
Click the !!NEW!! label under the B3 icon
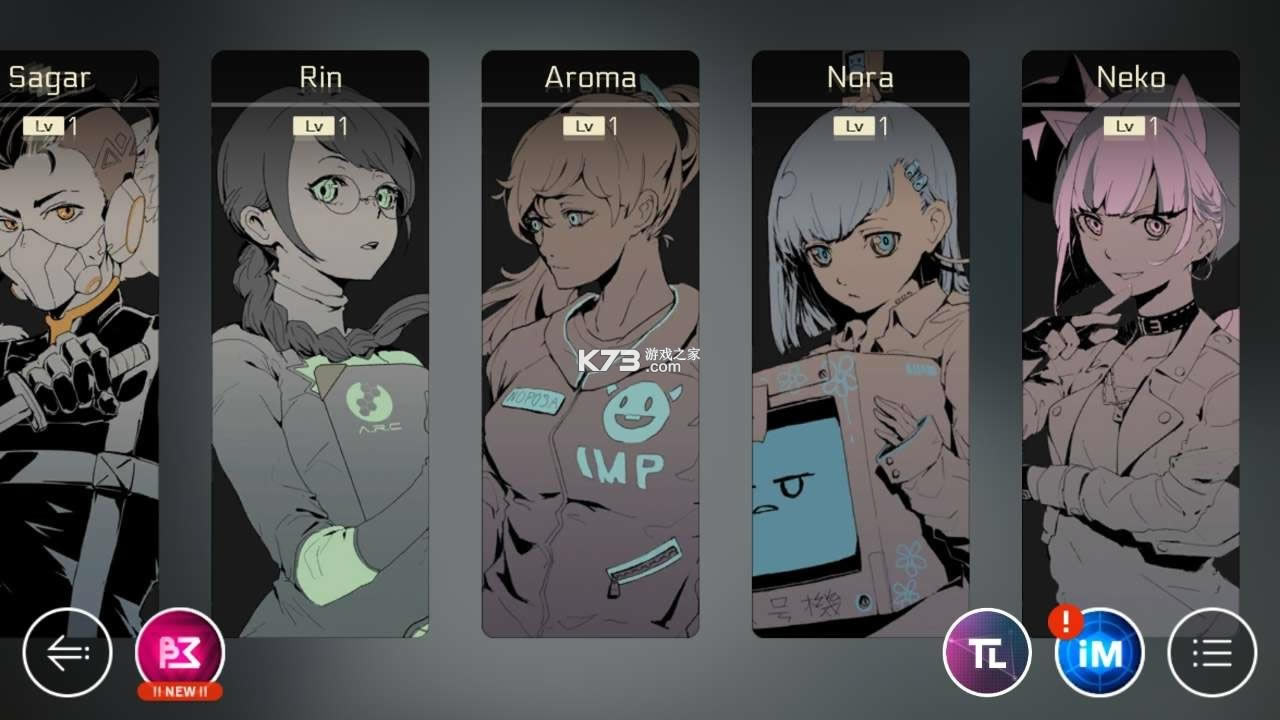pos(180,689)
